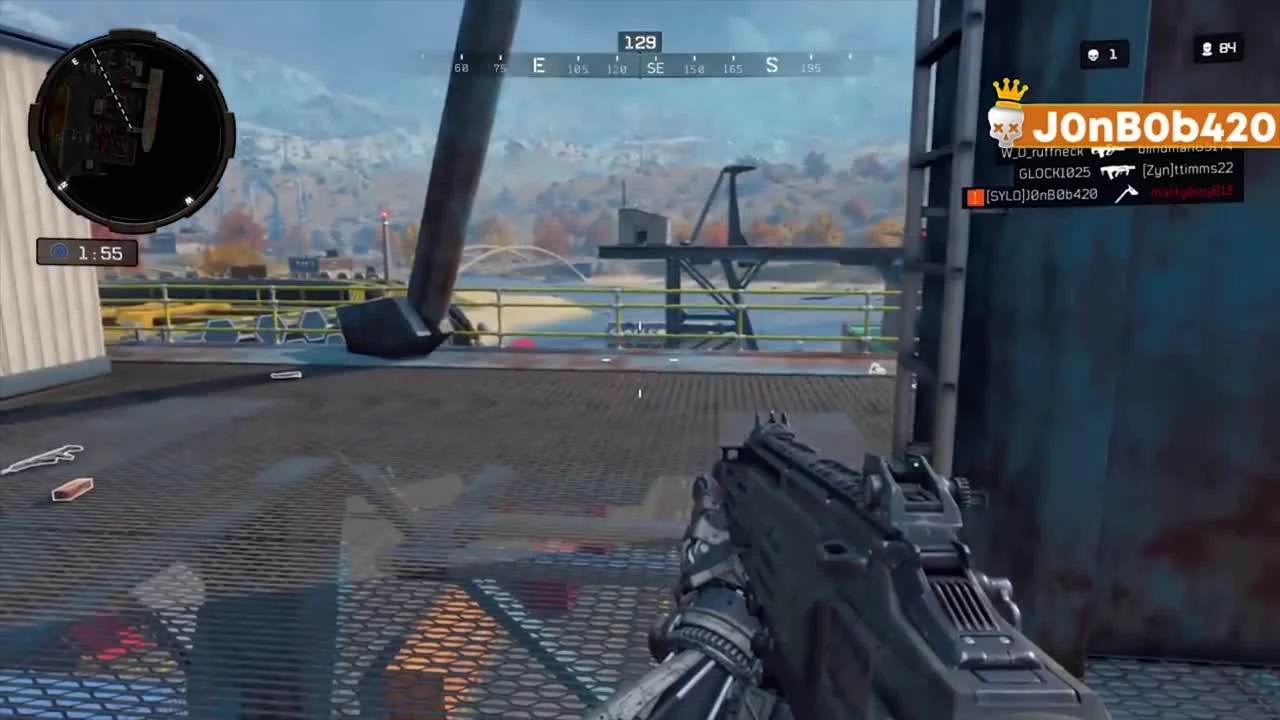Click the blue circle icon beside the timer
Image resolution: width=1280 pixels, height=720 pixels.
57,252
